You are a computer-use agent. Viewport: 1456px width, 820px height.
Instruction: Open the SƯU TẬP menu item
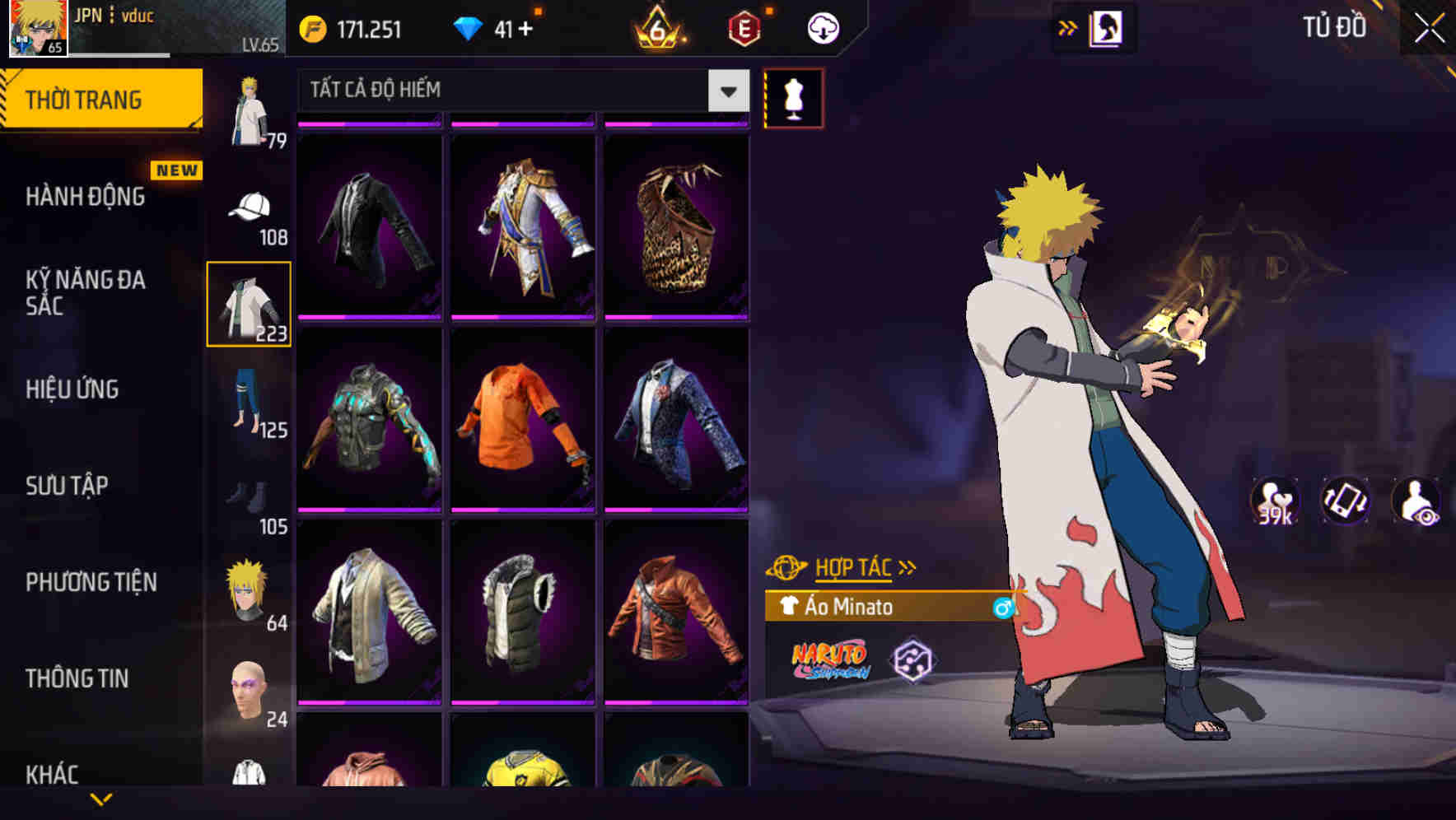(68, 487)
